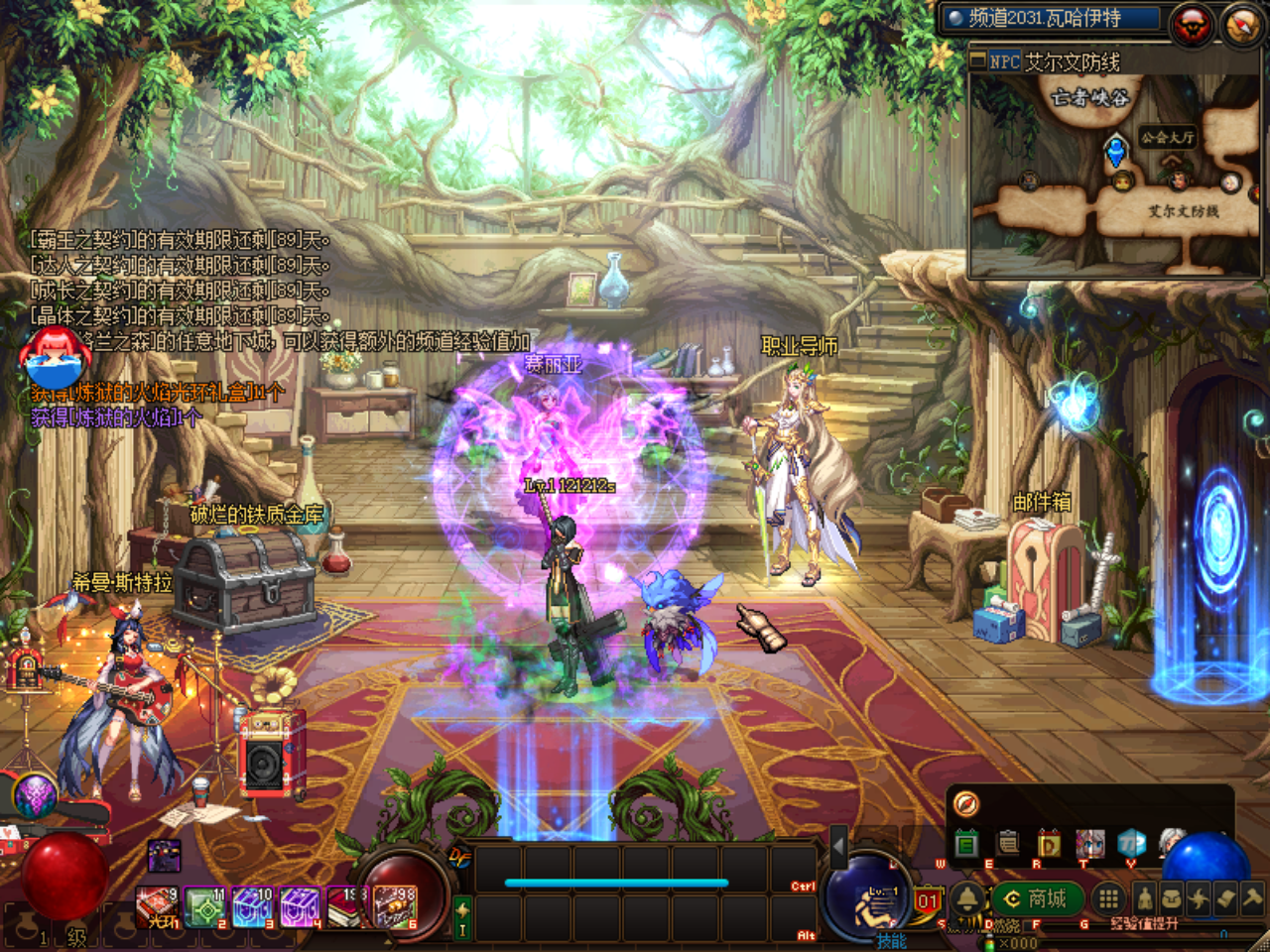The width and height of the screenshot is (1270, 952).
Task: Select the 公会大厅 guild hall marker on the minimap
Action: pos(1167,137)
